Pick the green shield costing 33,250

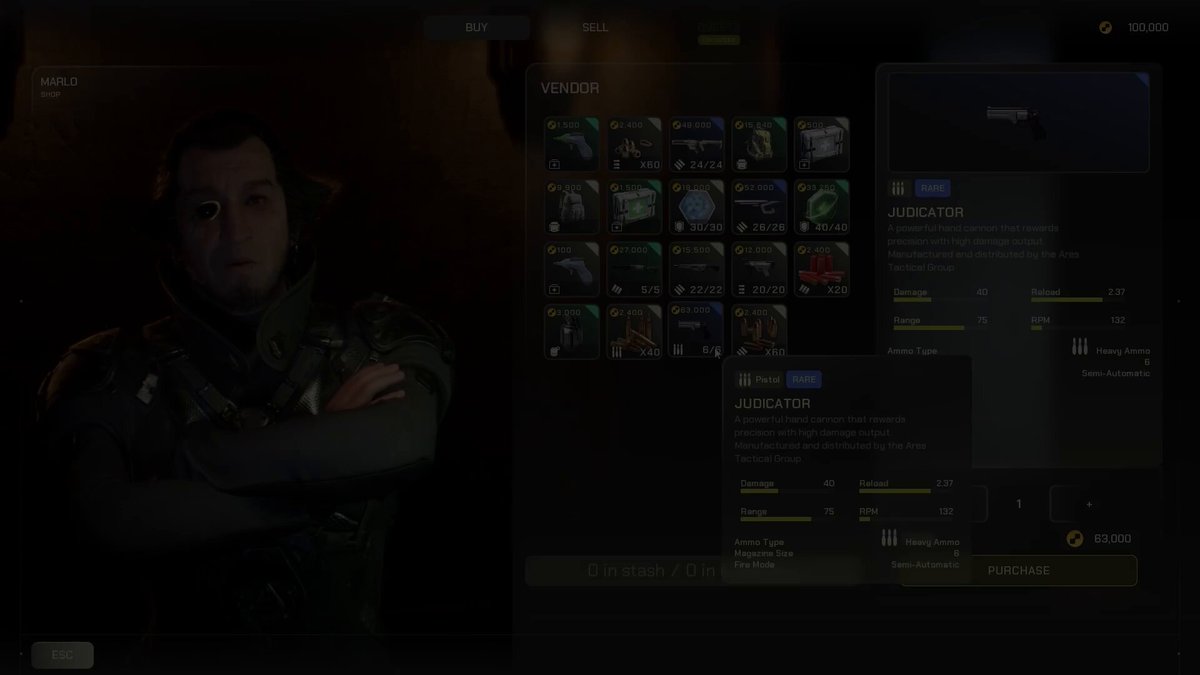point(821,206)
